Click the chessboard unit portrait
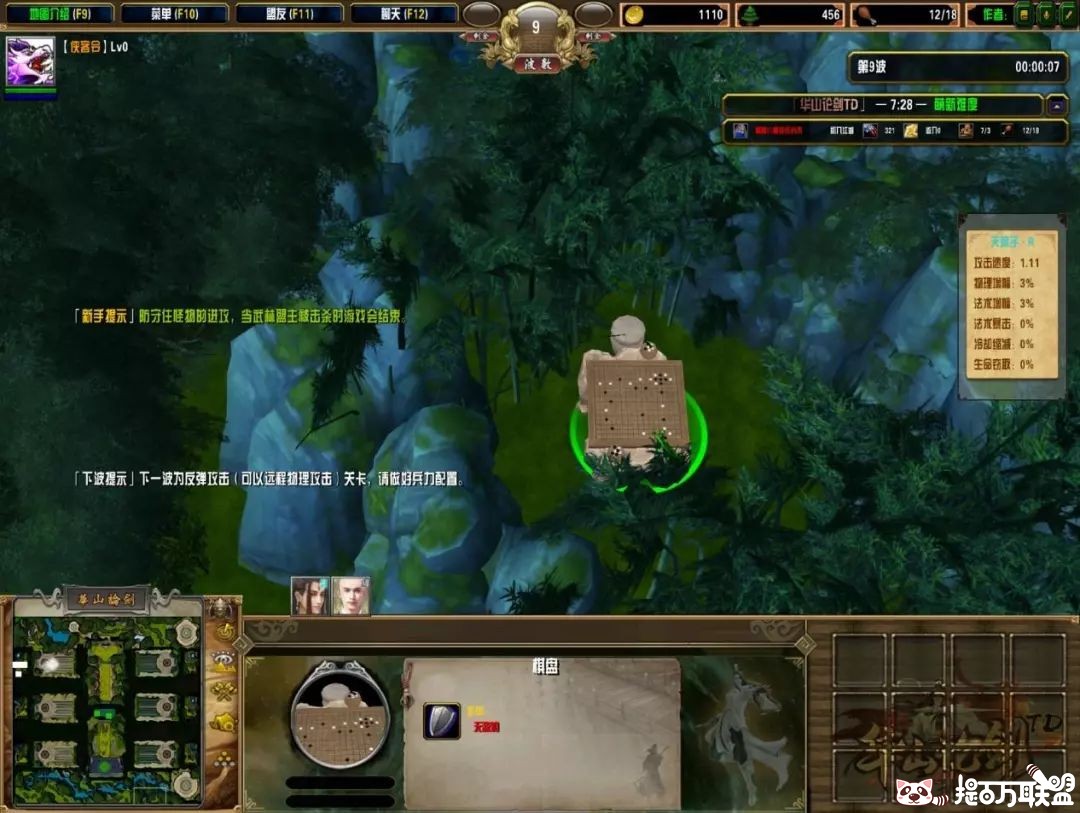1080x813 pixels. (x=337, y=714)
